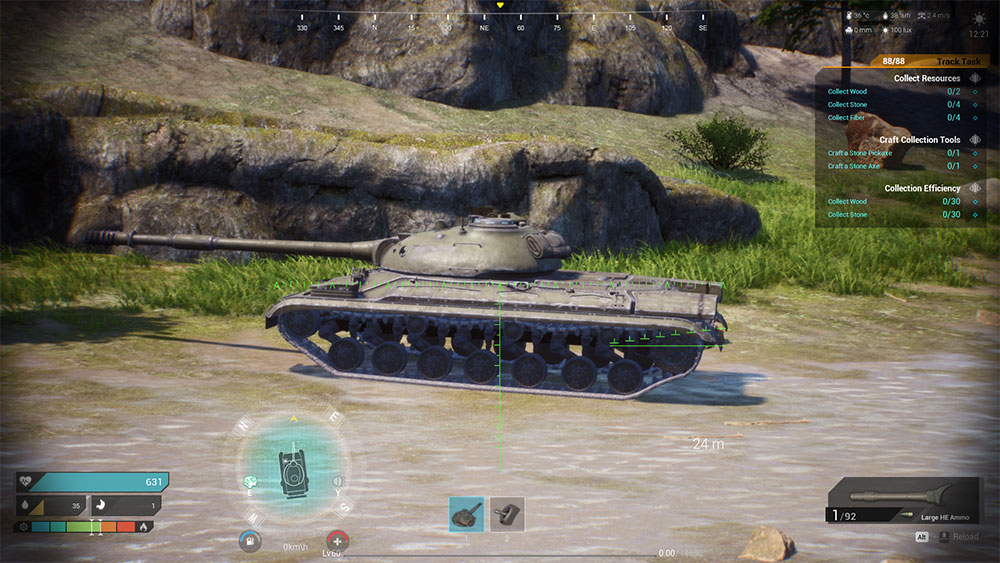Viewport: 1000px width, 563px height.
Task: Toggle the Collection Efficiency section icon
Action: pos(975,188)
